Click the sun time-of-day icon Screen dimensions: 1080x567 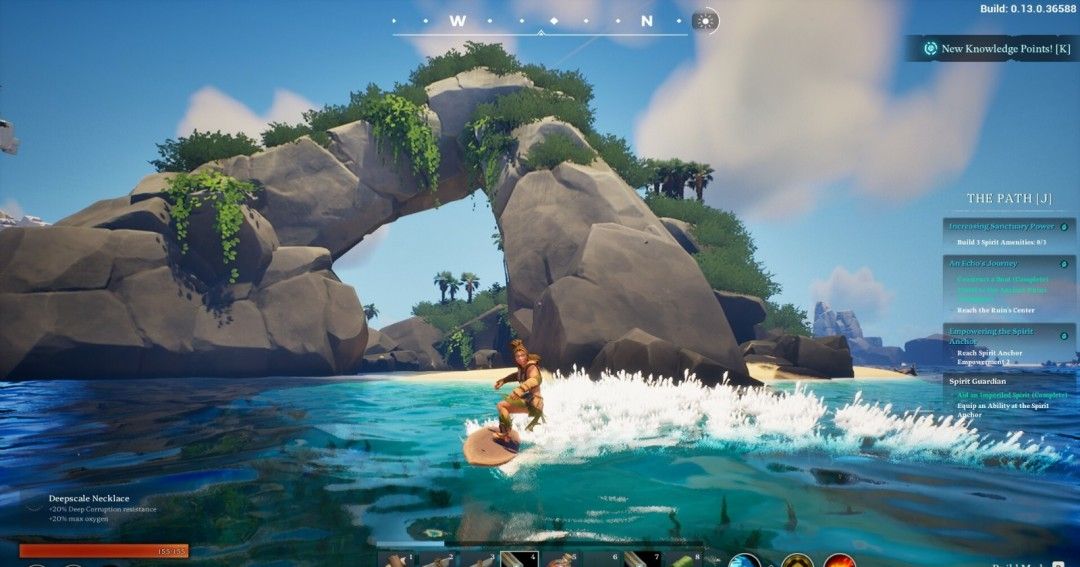705,21
